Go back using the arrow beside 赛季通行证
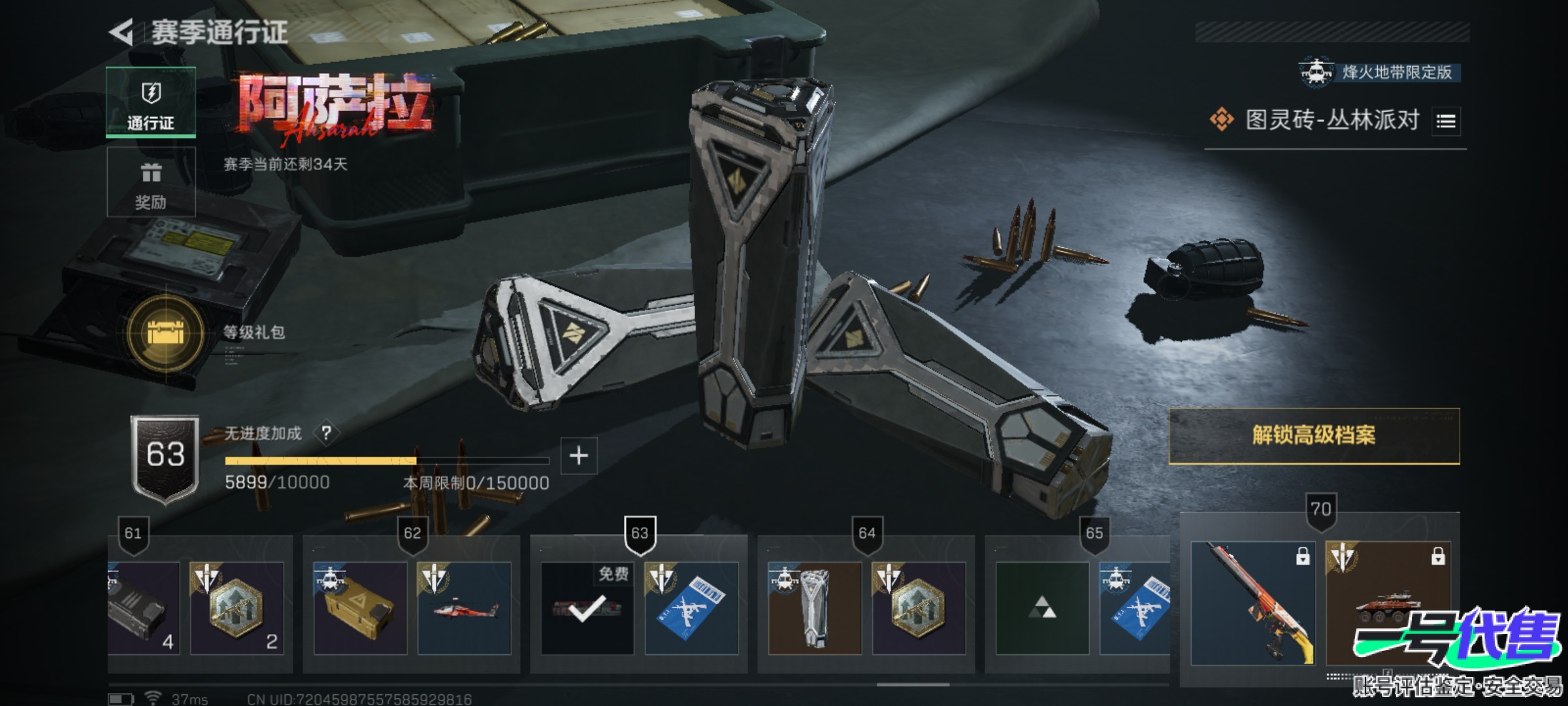Screen dimensions: 1568x706 click(122, 31)
